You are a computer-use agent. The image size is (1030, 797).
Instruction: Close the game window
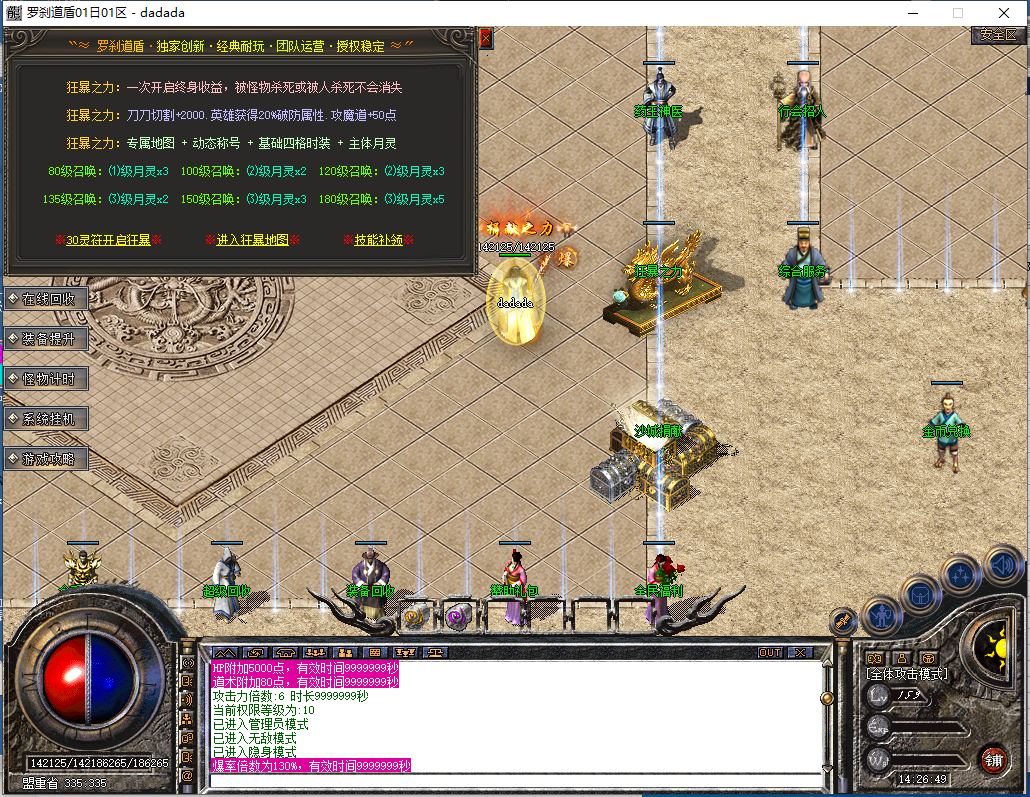pos(1004,13)
